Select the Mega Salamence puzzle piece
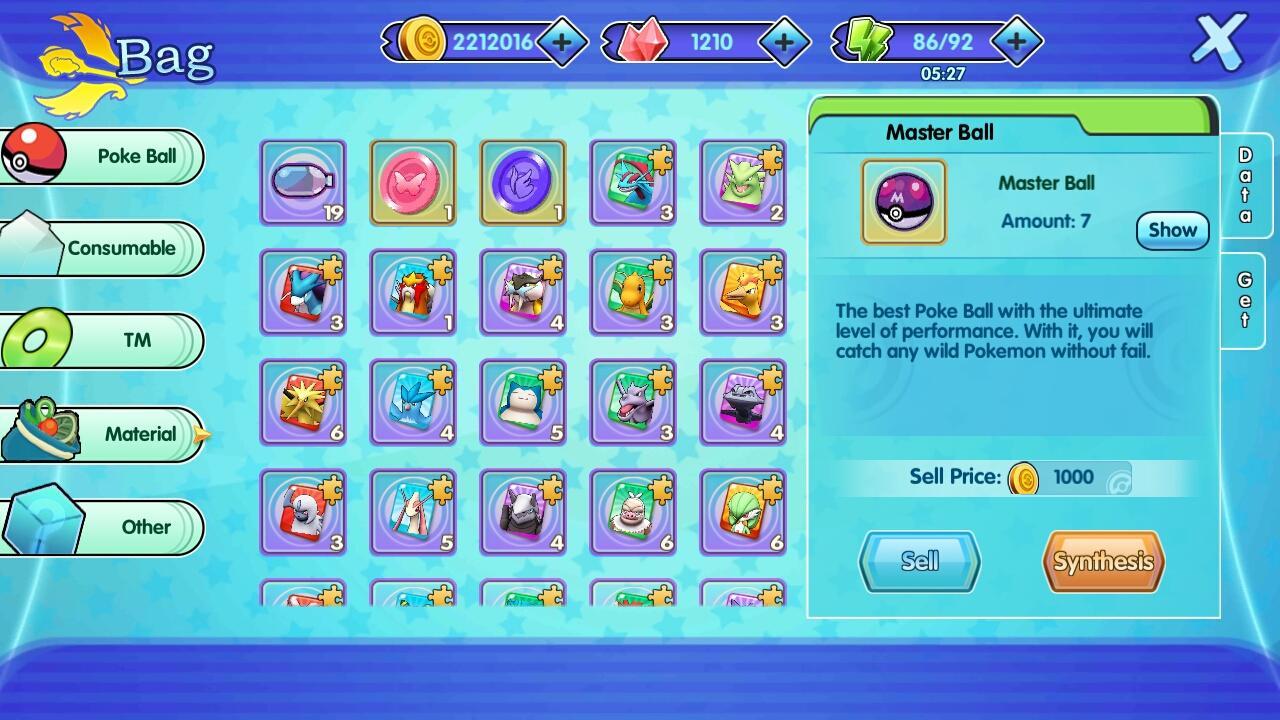This screenshot has width=1280, height=720. click(x=633, y=183)
